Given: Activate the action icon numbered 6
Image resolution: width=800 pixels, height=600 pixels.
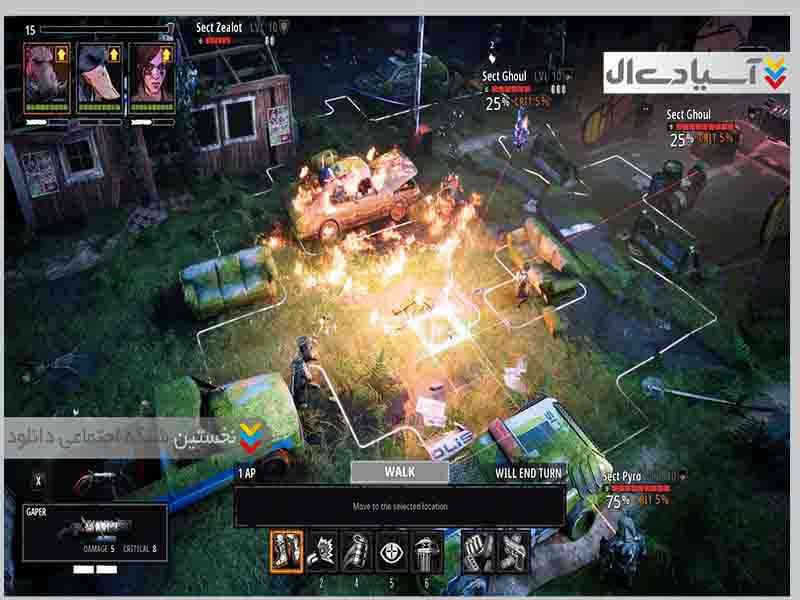Looking at the screenshot, I should (427, 552).
